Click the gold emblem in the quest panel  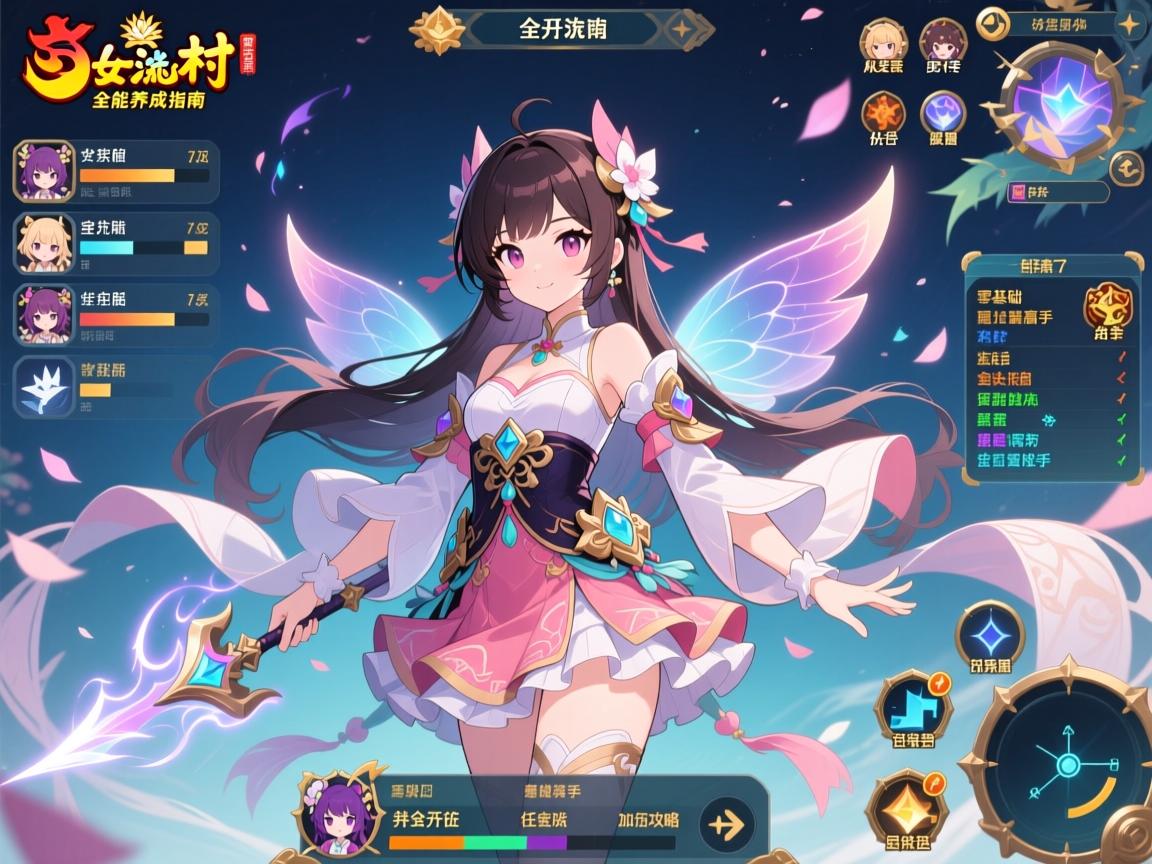(x=1108, y=303)
